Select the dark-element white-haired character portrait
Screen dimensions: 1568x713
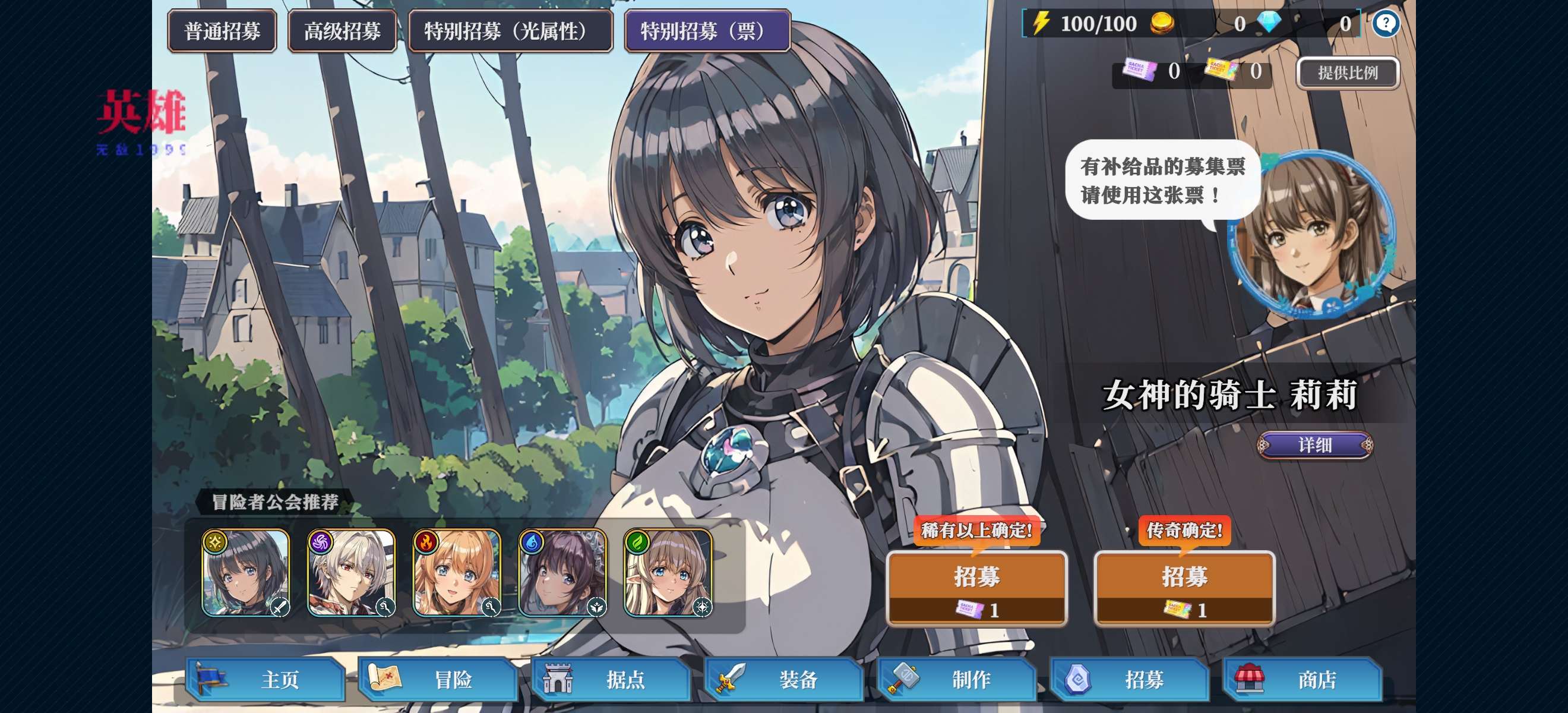[351, 573]
